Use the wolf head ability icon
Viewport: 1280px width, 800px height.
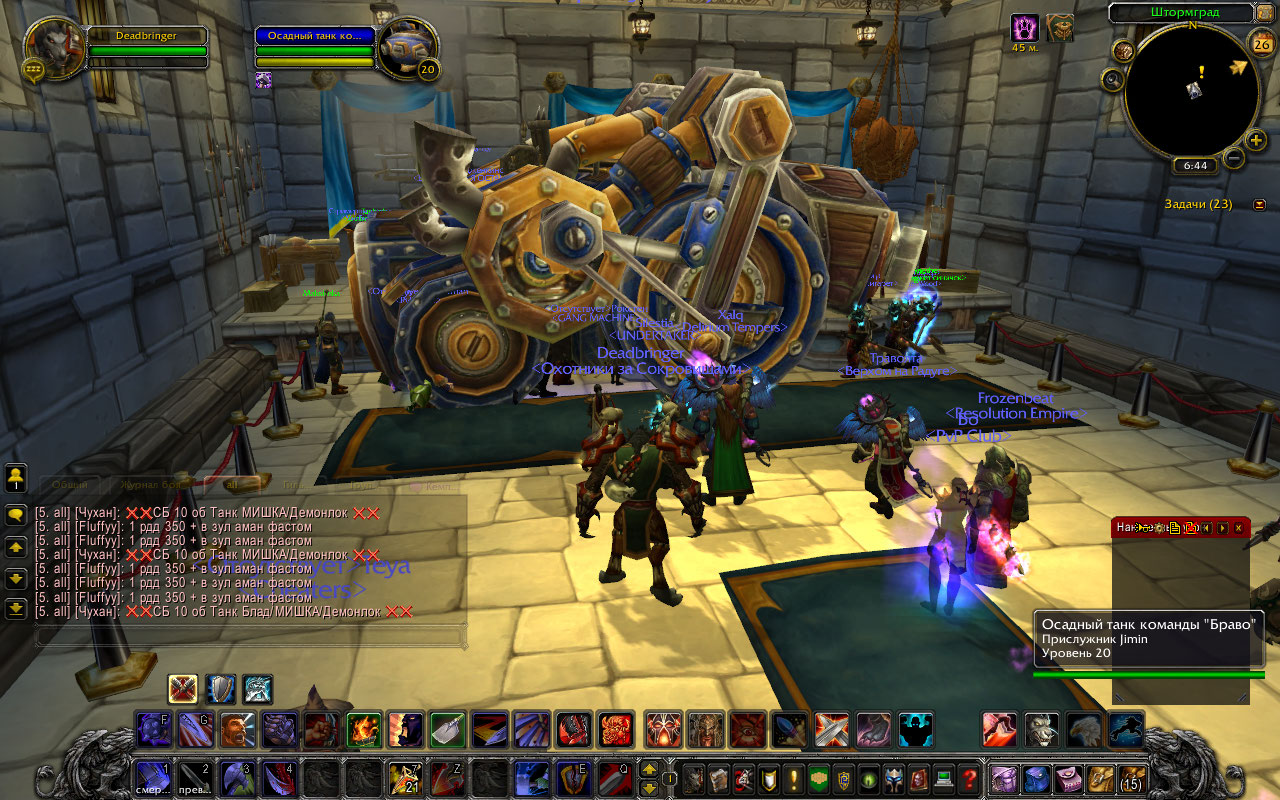click(1041, 730)
